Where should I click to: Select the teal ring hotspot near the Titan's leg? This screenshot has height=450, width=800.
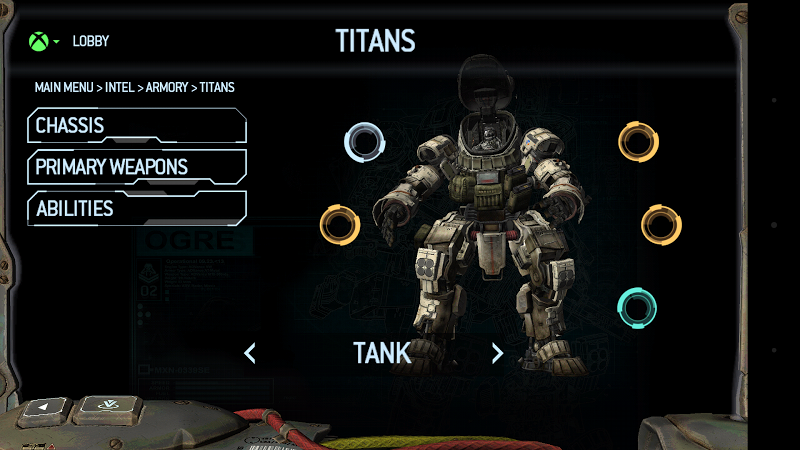point(637,307)
